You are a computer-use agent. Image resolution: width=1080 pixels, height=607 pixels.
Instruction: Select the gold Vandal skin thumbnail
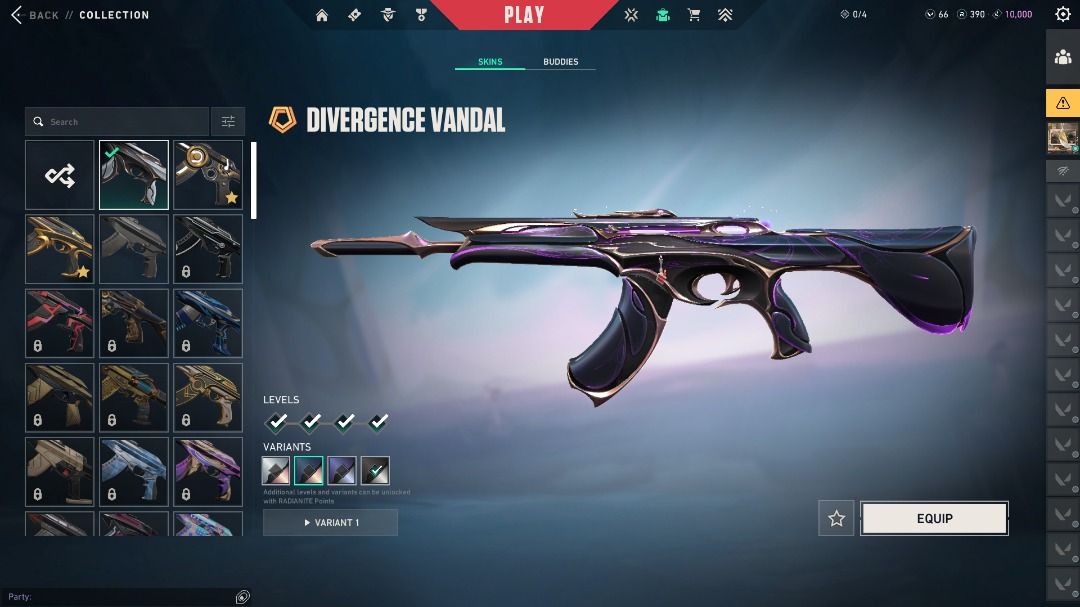pos(60,249)
